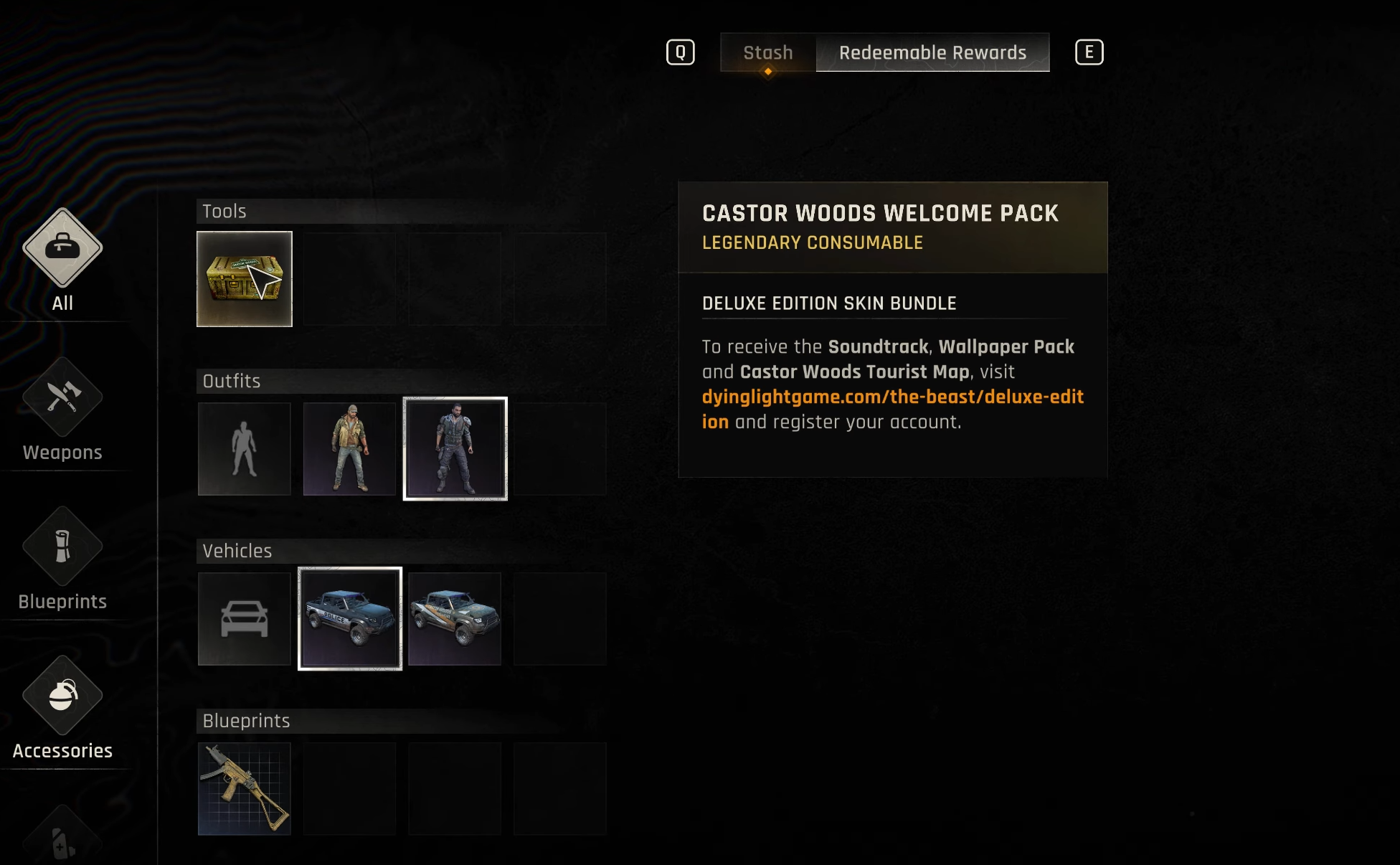
Task: Select the Castor Woods Welcome Pack chest
Action: point(245,279)
